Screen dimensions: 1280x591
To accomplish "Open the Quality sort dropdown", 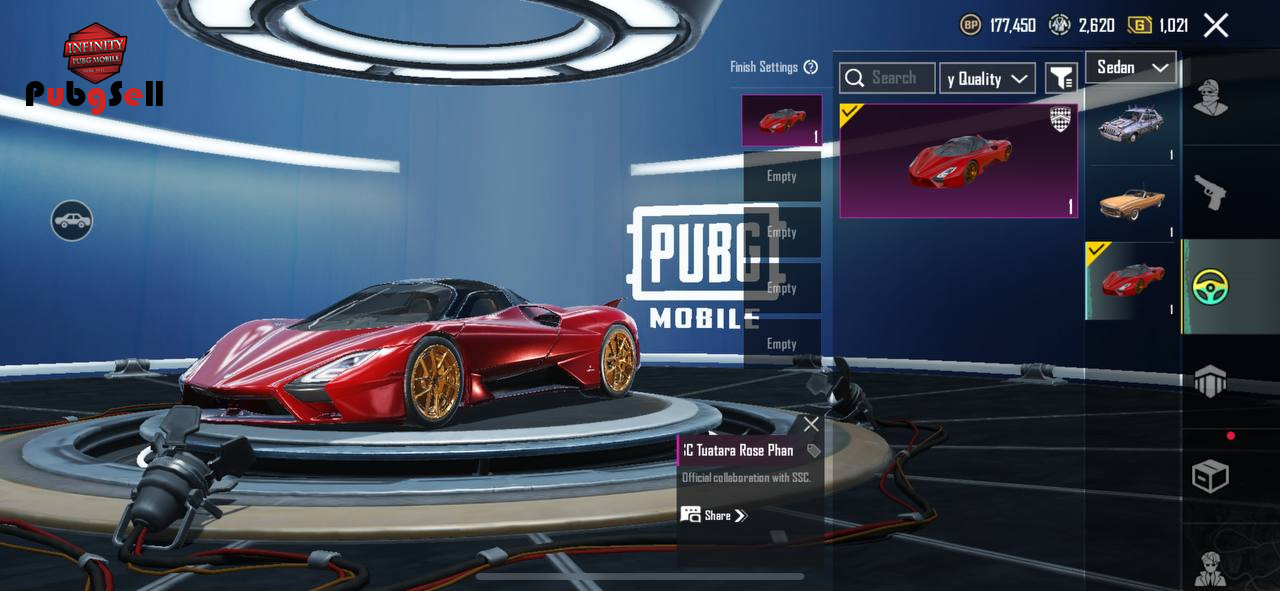I will pyautogui.click(x=987, y=78).
